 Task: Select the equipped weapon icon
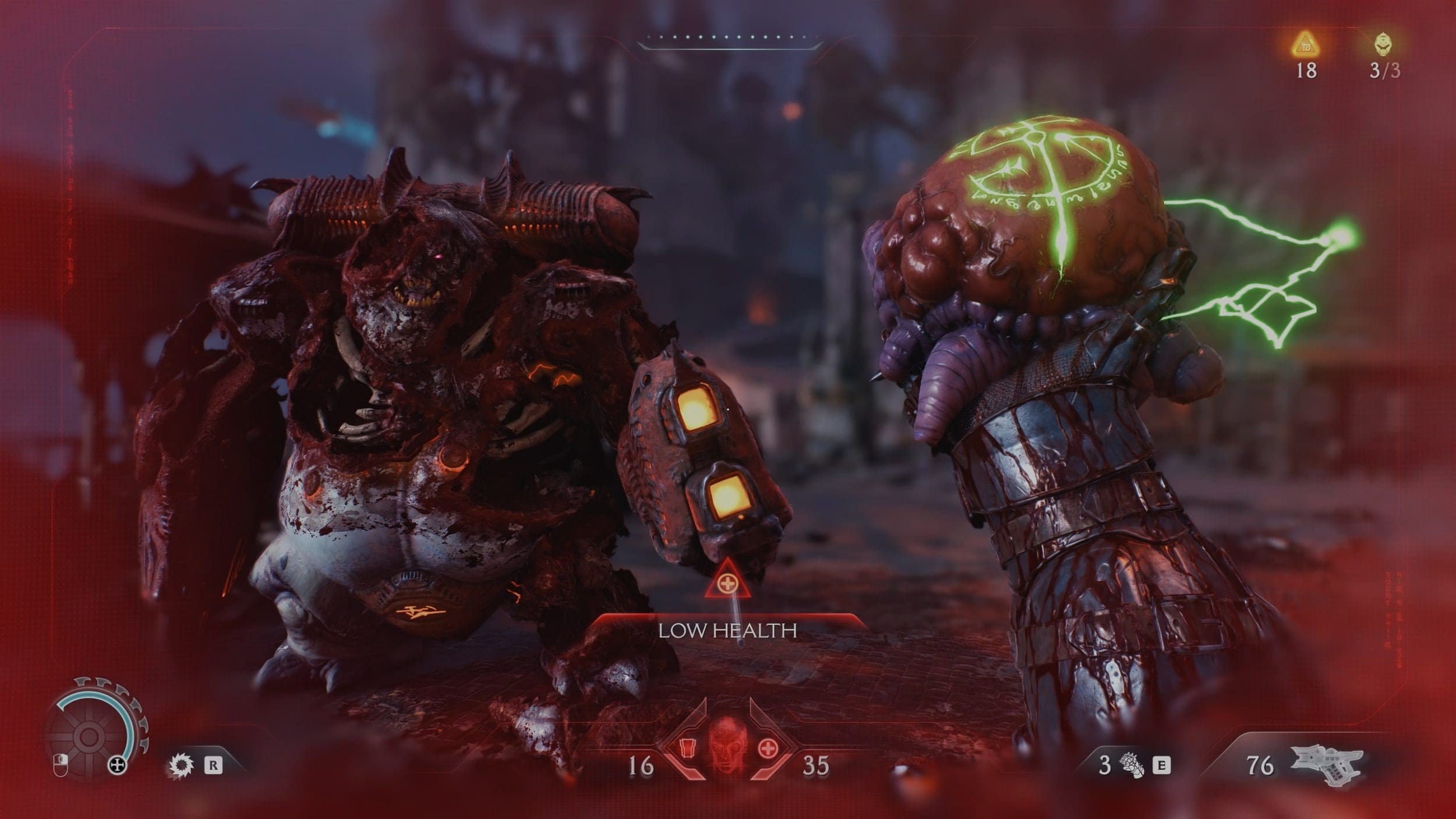[x=1329, y=766]
